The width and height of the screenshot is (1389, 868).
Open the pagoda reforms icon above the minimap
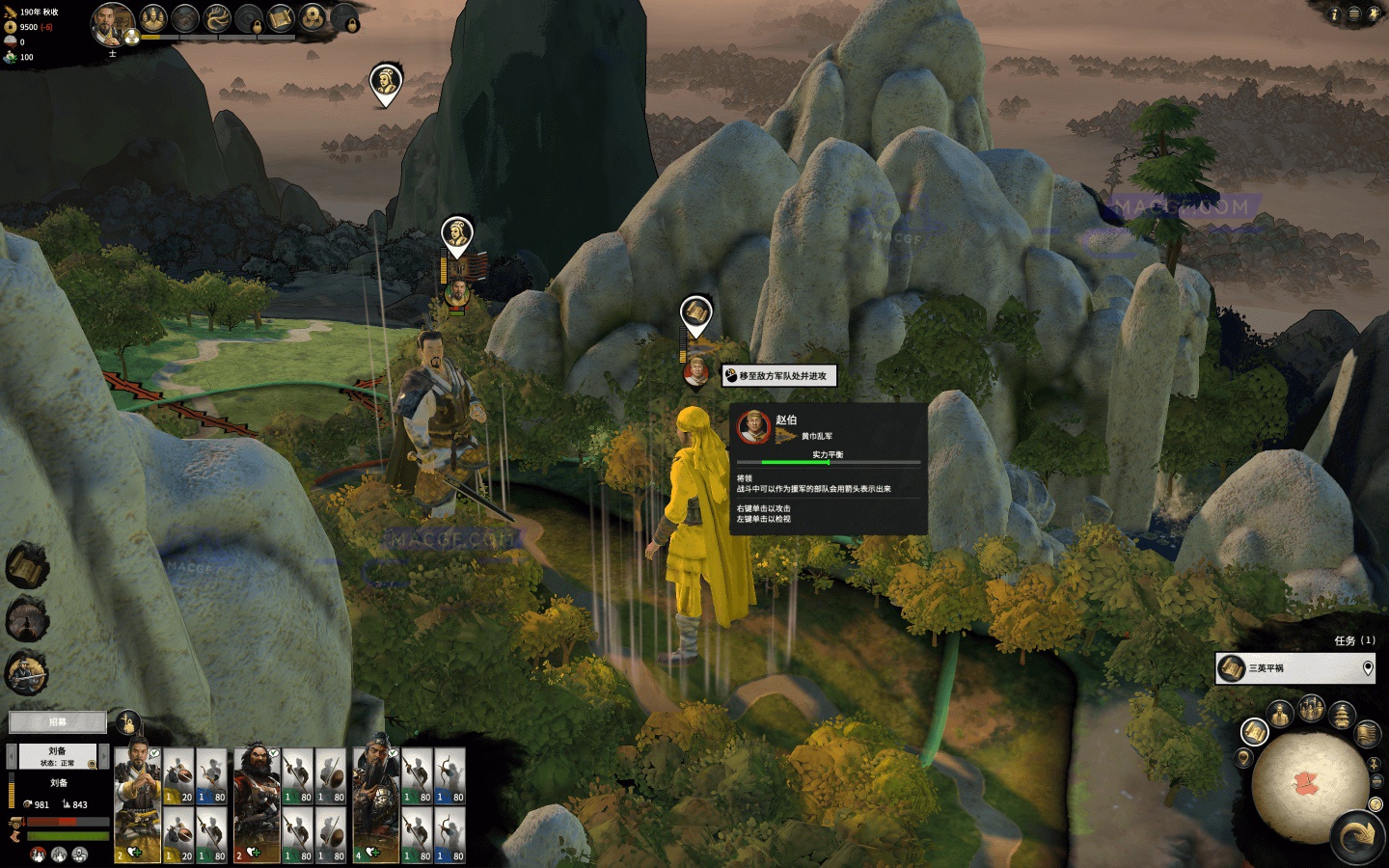tap(1343, 714)
